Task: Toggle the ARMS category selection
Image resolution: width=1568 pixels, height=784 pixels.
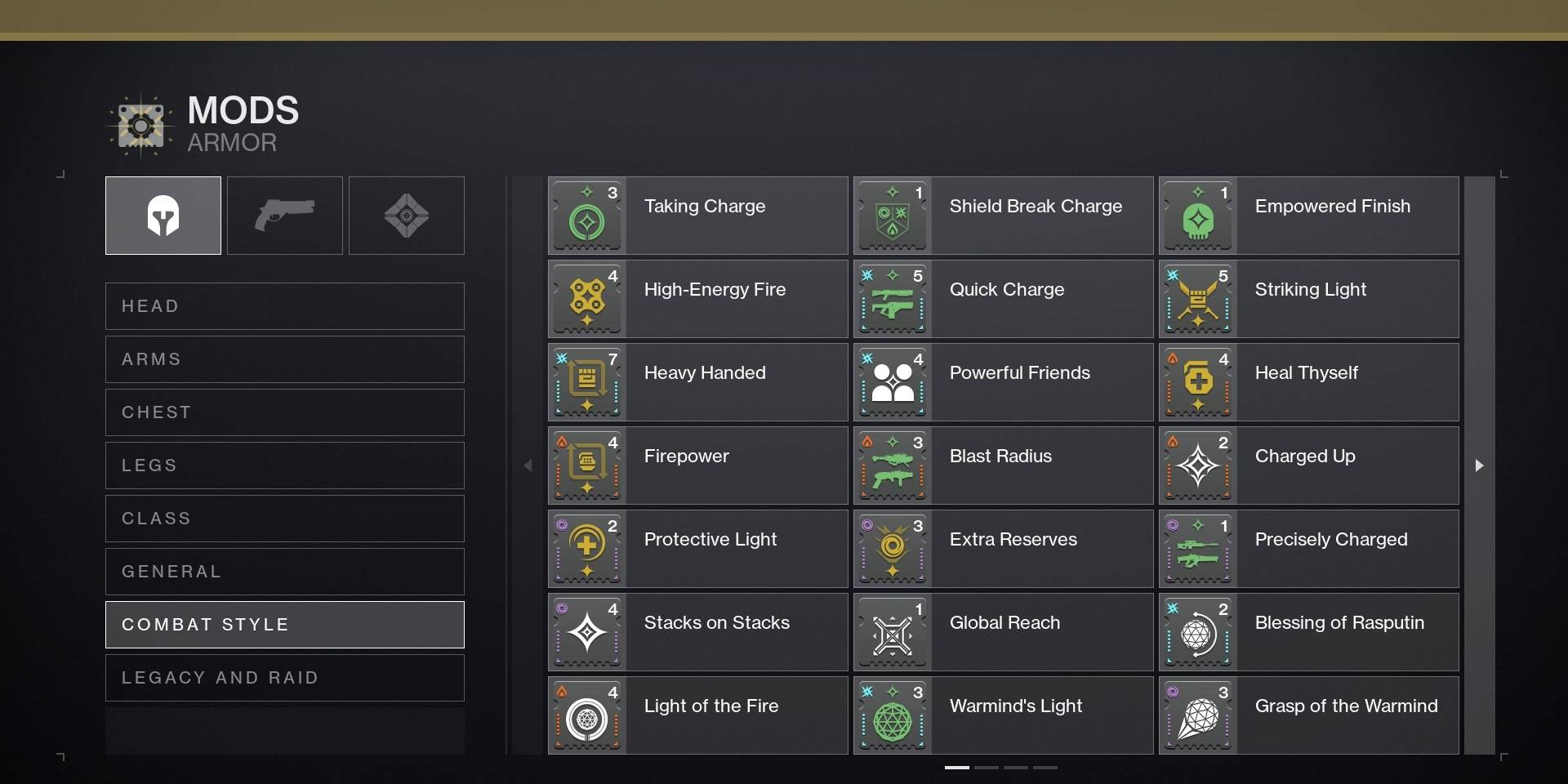Action: 284,359
